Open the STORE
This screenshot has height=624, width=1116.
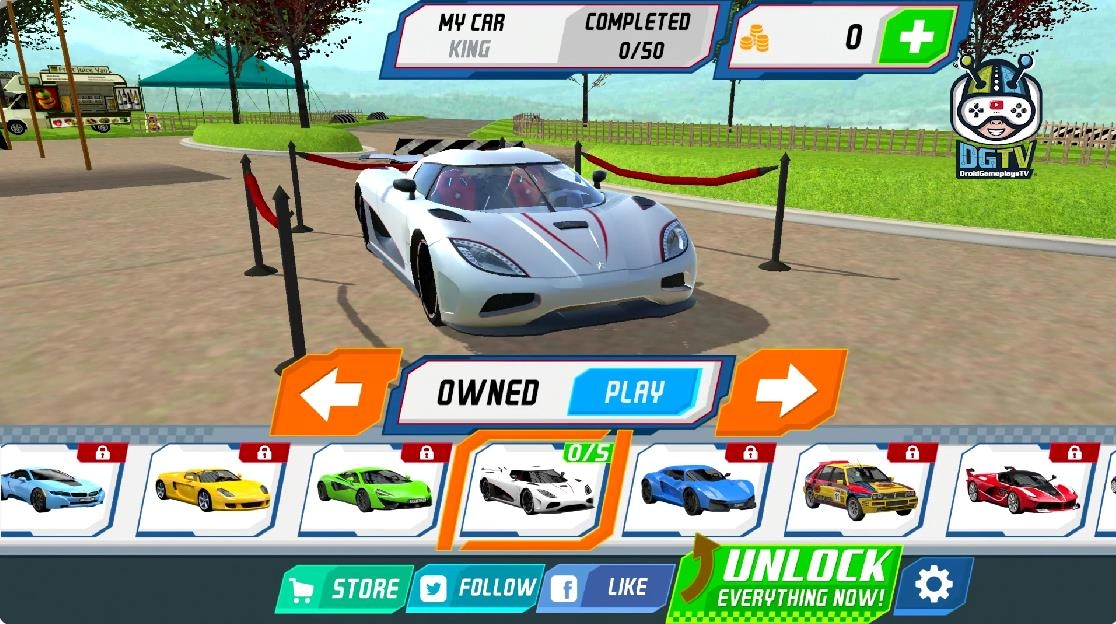pos(346,589)
